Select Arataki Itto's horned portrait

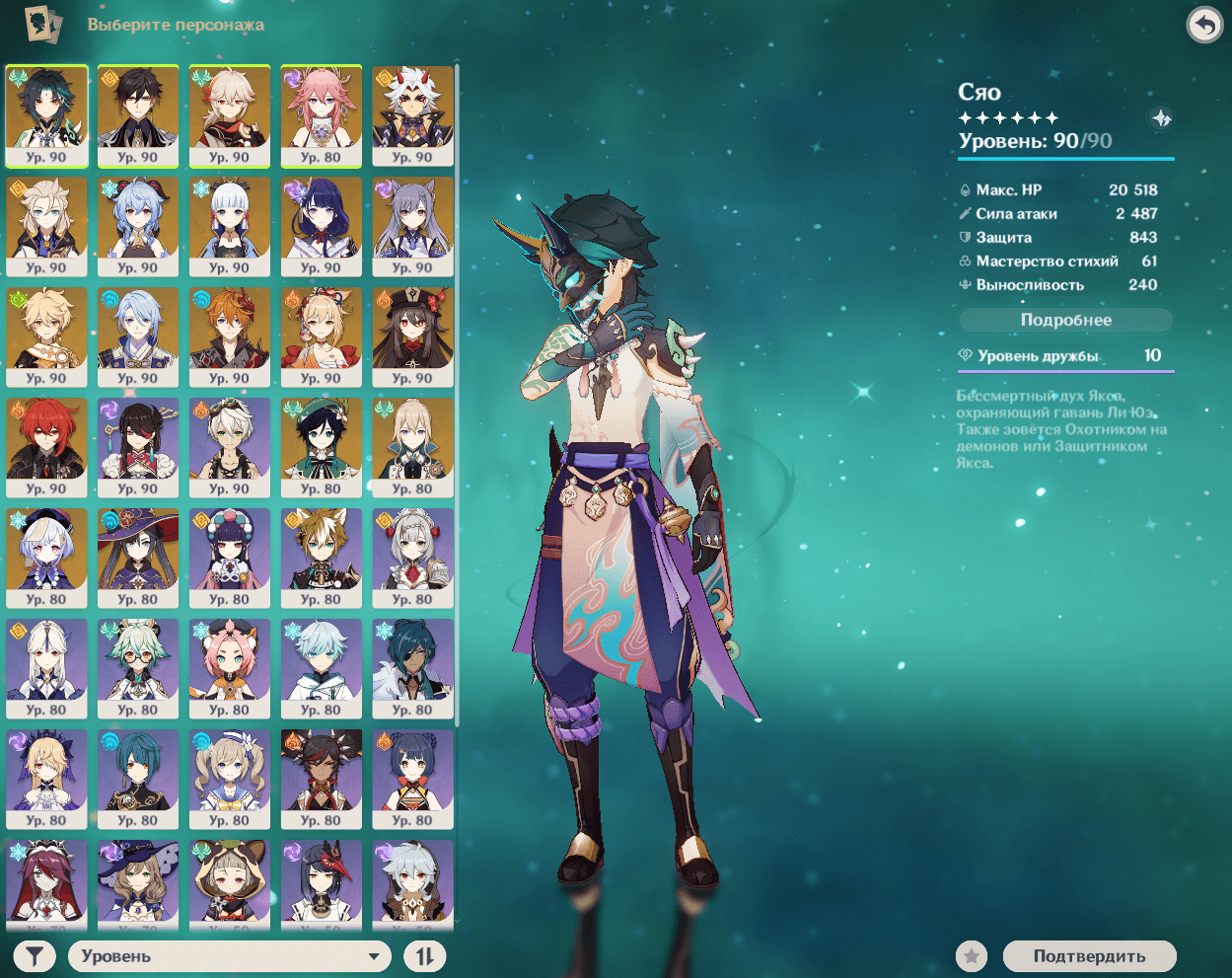tap(412, 115)
